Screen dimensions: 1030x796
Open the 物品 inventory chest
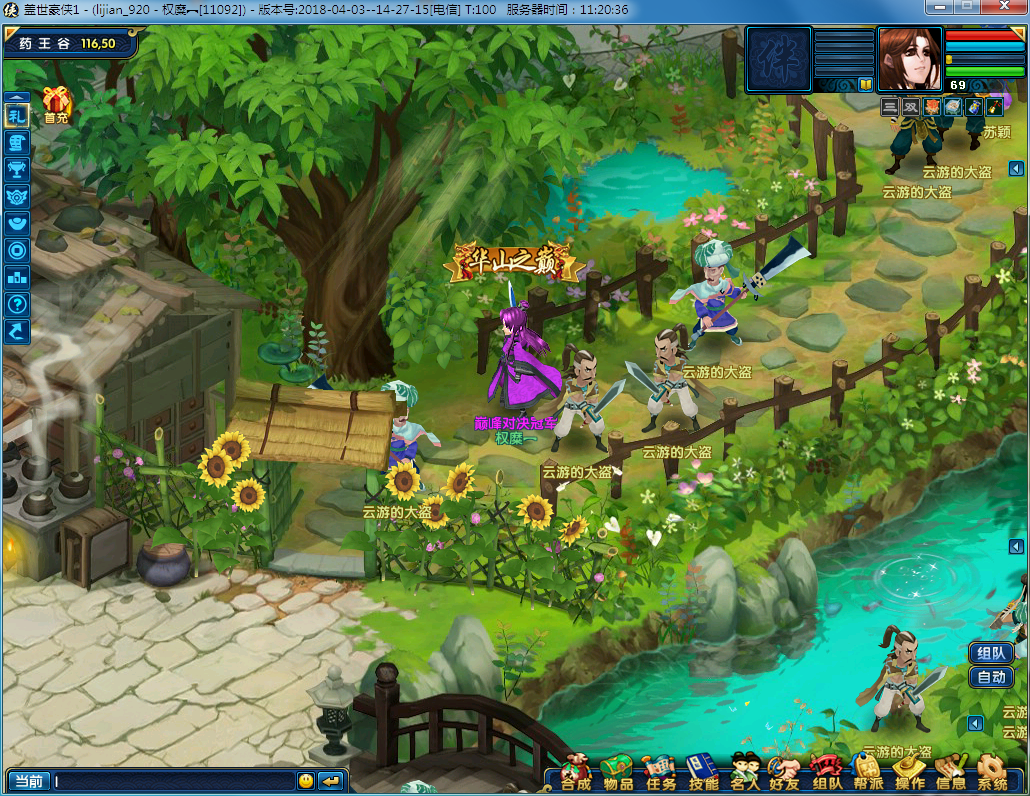(618, 770)
